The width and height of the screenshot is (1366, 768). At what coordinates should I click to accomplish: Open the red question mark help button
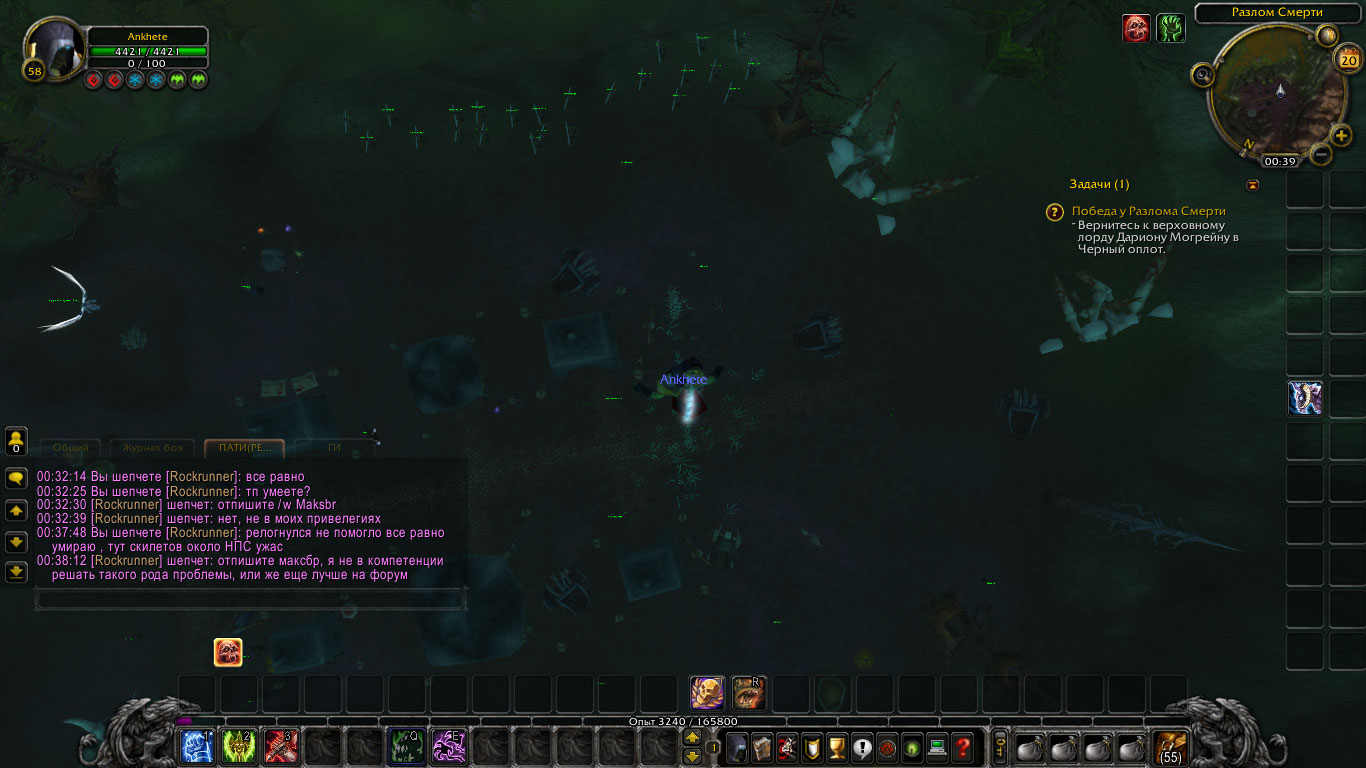962,747
